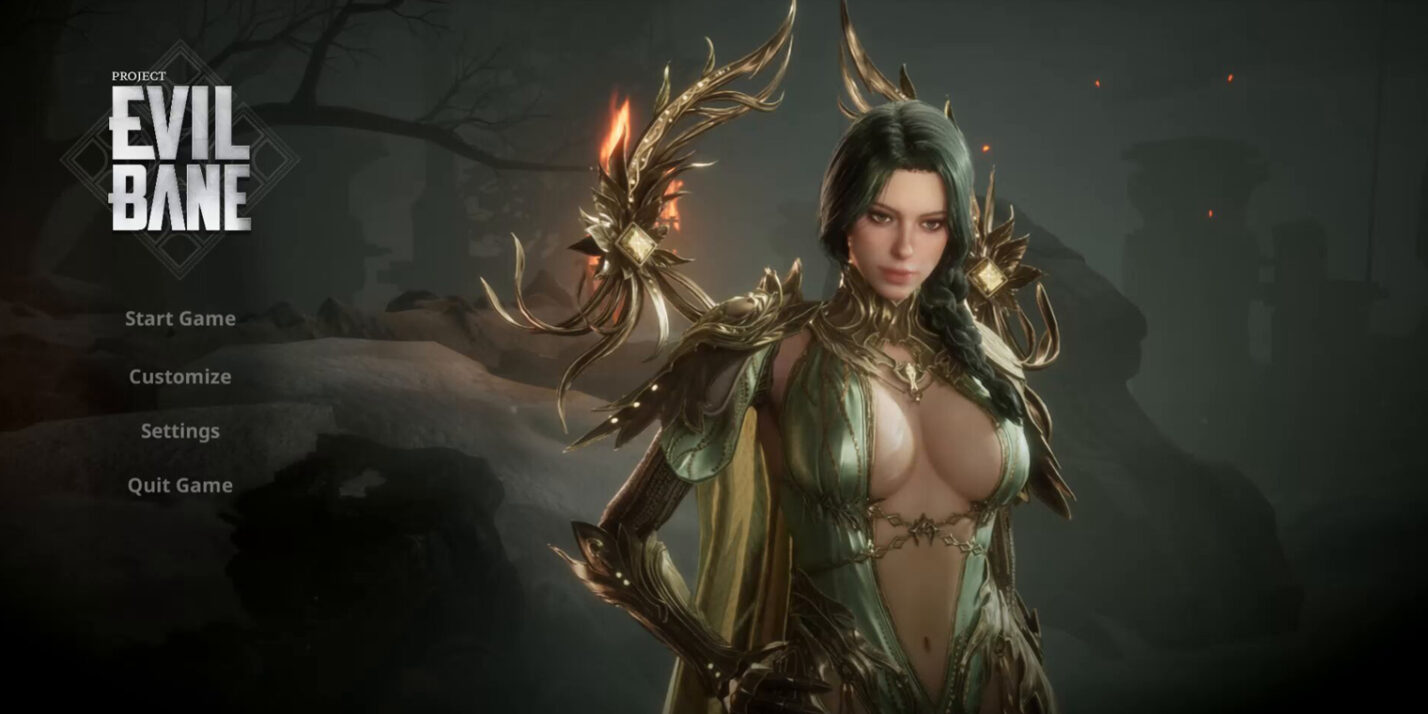The image size is (1428, 714).
Task: Open the Settings menu
Action: click(180, 431)
